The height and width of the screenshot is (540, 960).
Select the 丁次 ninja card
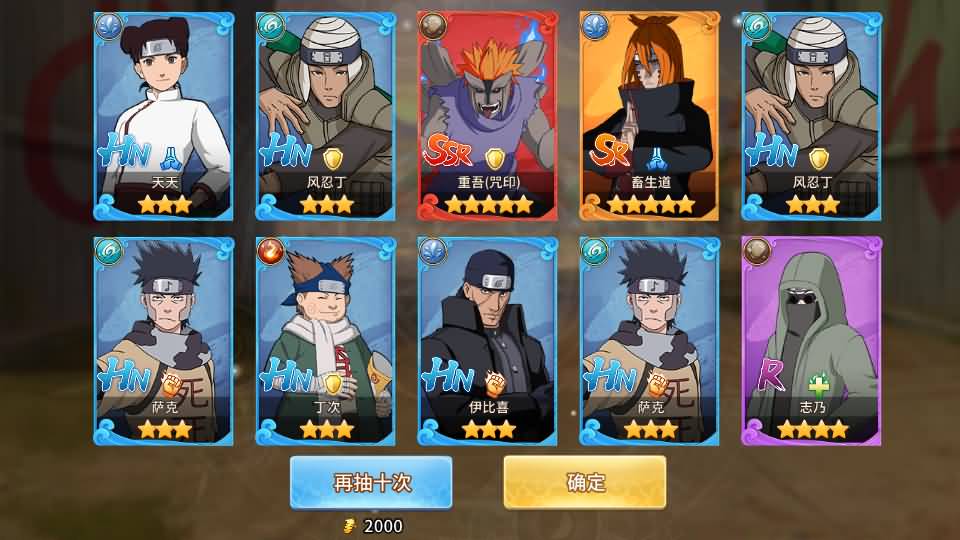[326, 341]
